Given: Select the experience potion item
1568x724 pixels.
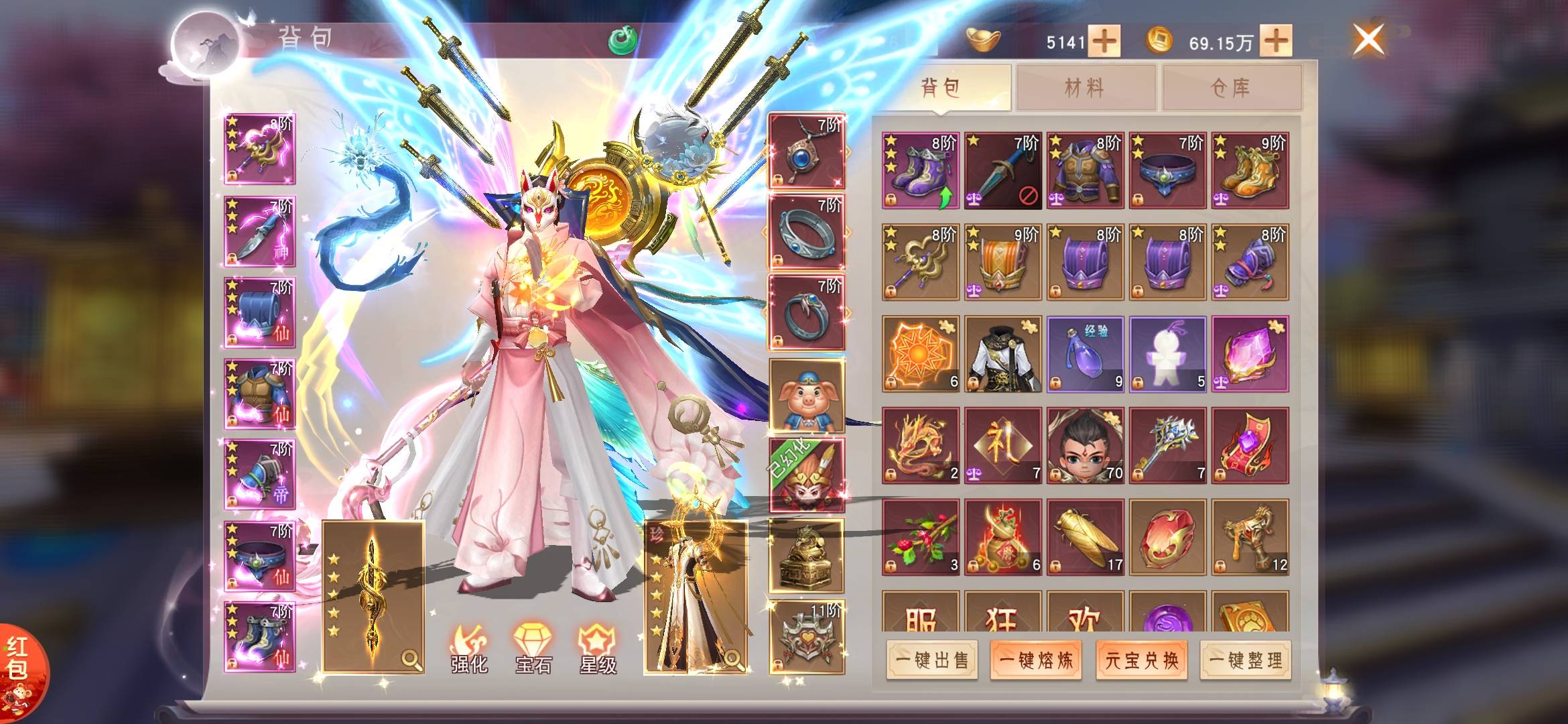Looking at the screenshot, I should (1085, 354).
